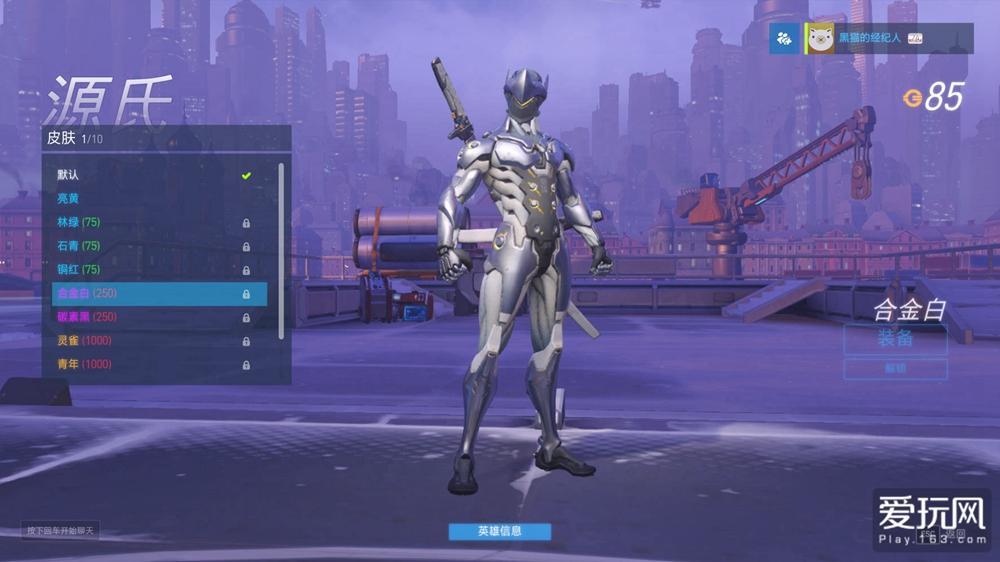1000x562 pixels.
Task: Open the chat box prompt
Action: click(61, 531)
